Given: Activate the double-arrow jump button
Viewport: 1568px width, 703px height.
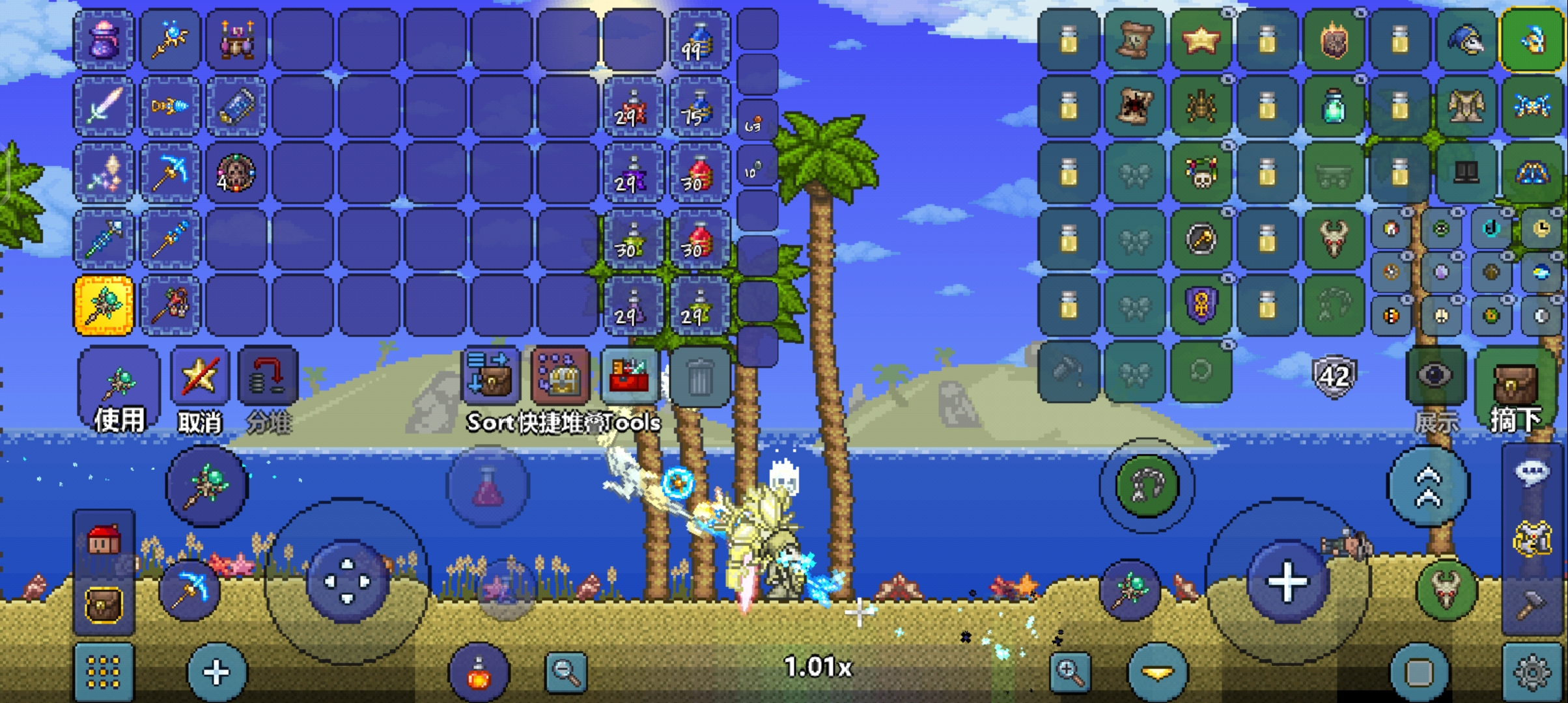Looking at the screenshot, I should (x=1429, y=486).
